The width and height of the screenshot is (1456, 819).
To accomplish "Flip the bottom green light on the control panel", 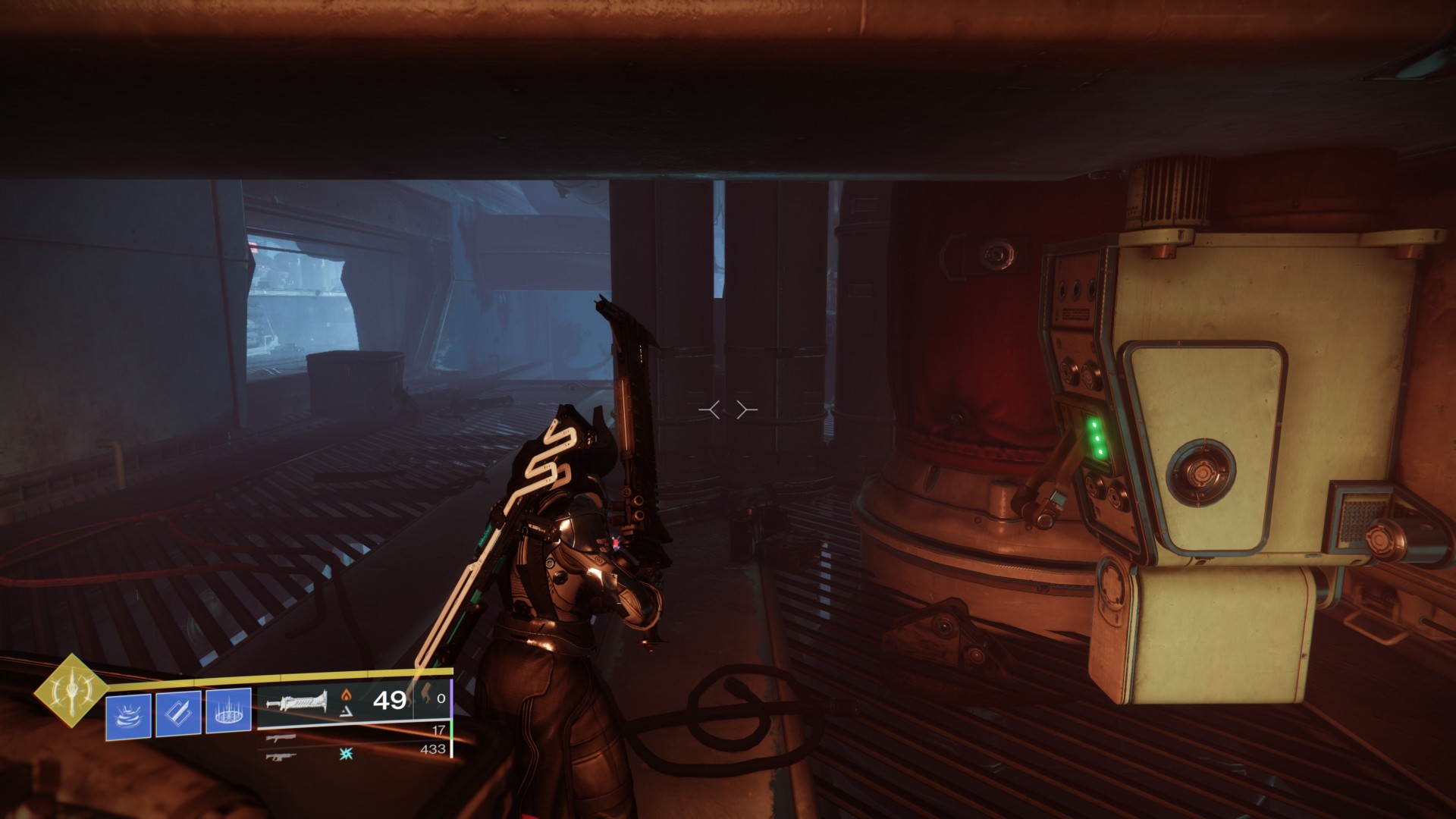I will tap(1100, 451).
